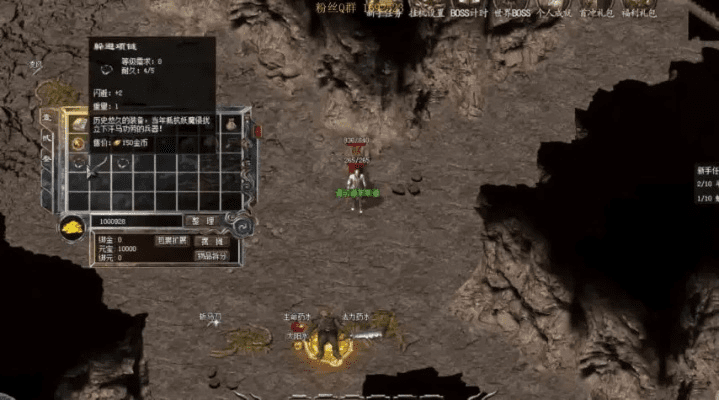This screenshot has width=719, height=400.
Task: Click the 整理 sort button in the bag
Action: tap(204, 221)
